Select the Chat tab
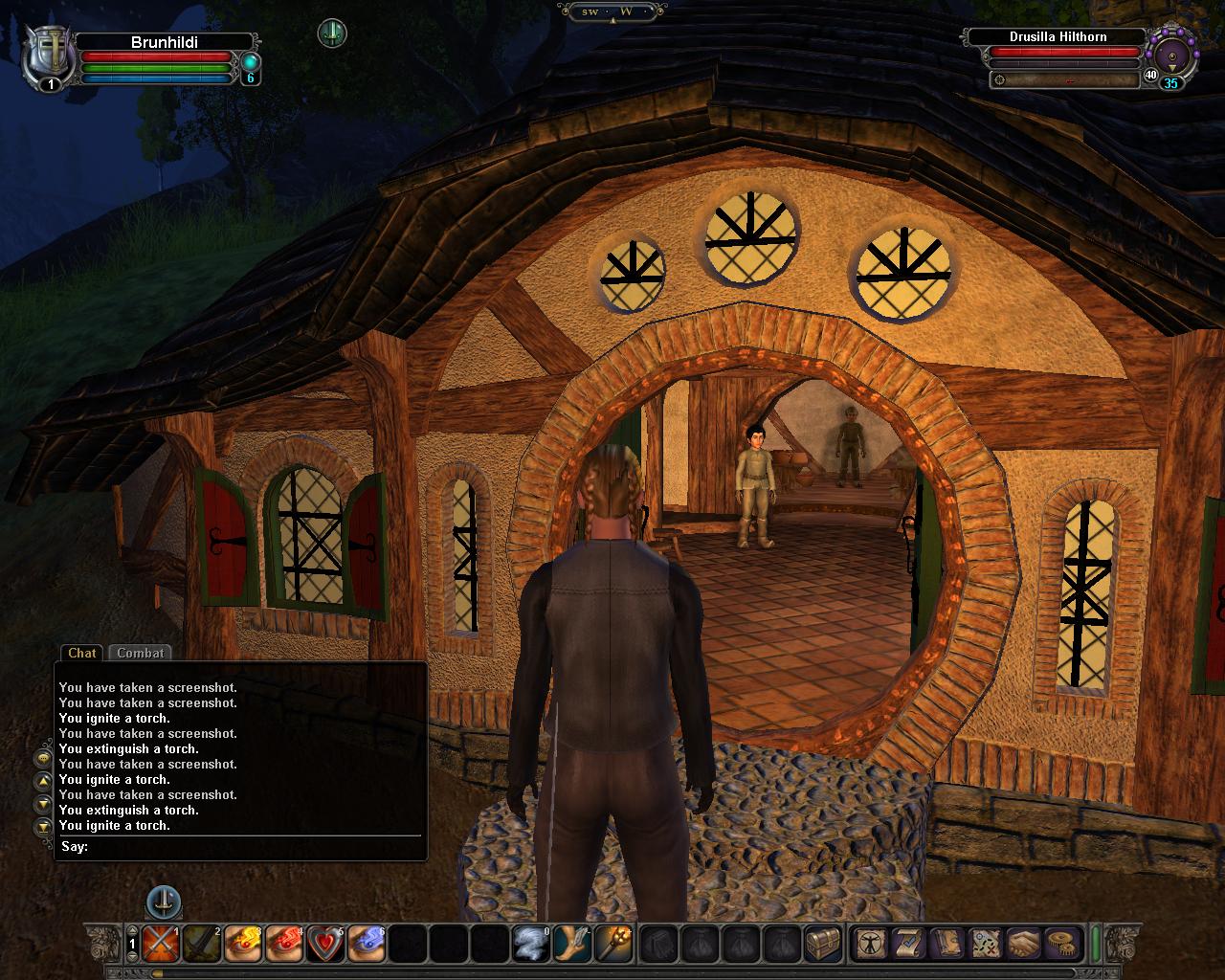The width and height of the screenshot is (1225, 980). [82, 653]
